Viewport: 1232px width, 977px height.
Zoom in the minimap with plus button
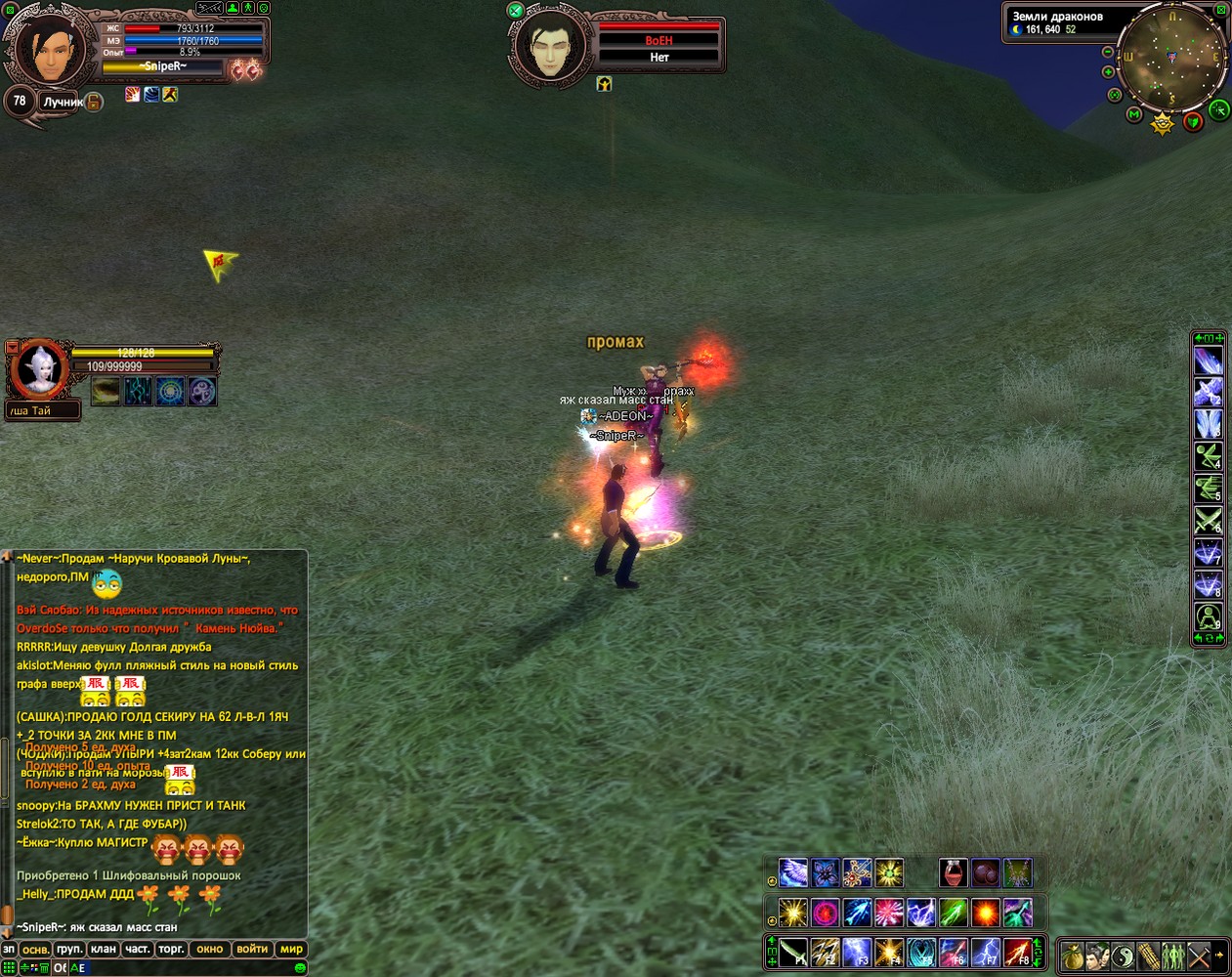pyautogui.click(x=1108, y=71)
